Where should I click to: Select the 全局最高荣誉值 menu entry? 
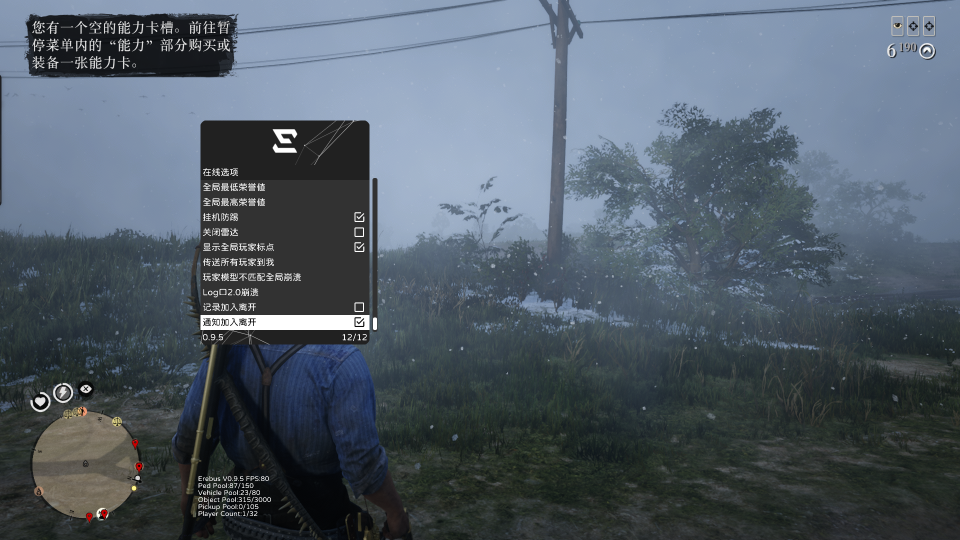(x=284, y=202)
